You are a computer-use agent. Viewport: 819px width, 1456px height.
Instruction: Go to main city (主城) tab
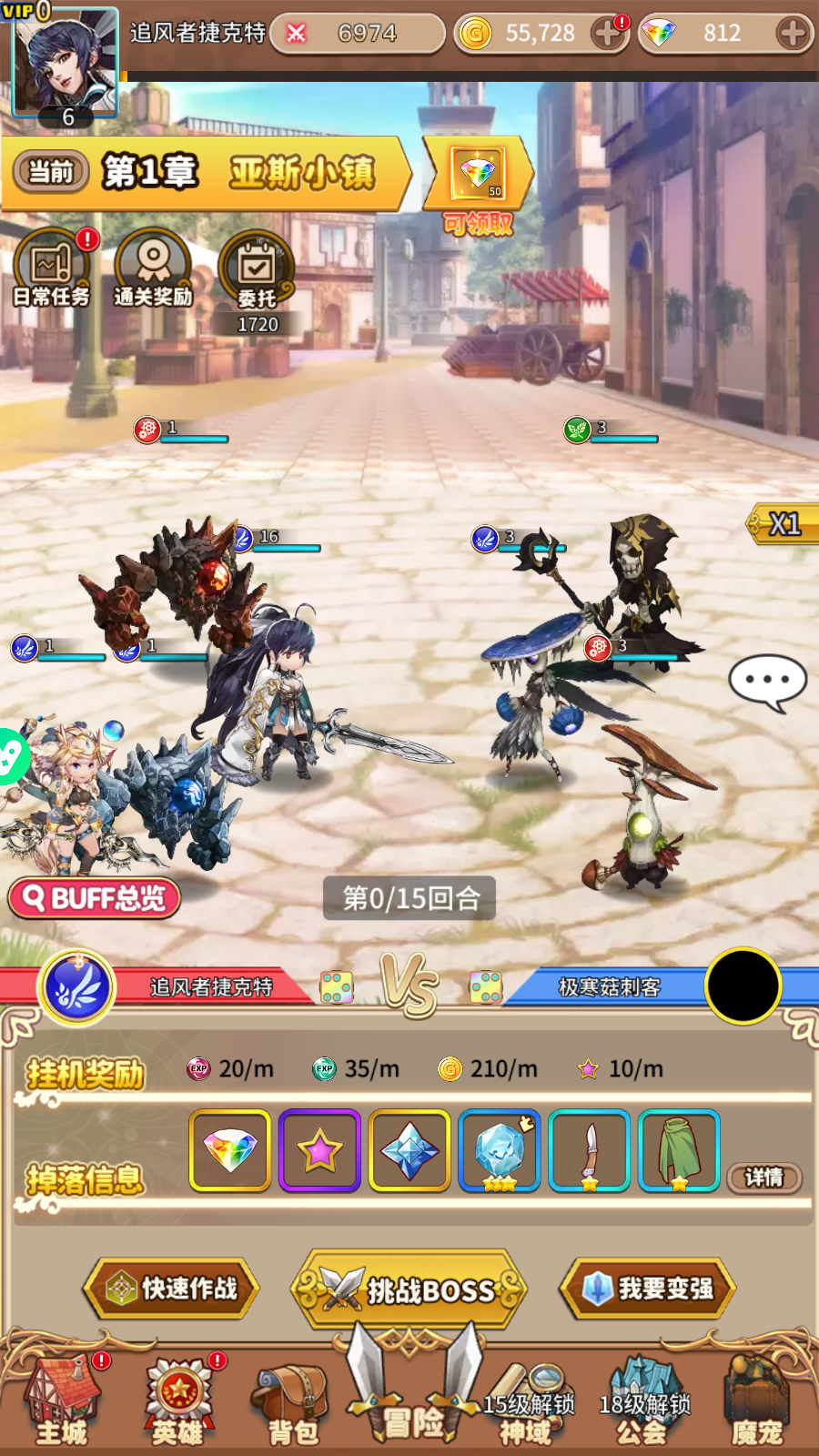(62, 1401)
